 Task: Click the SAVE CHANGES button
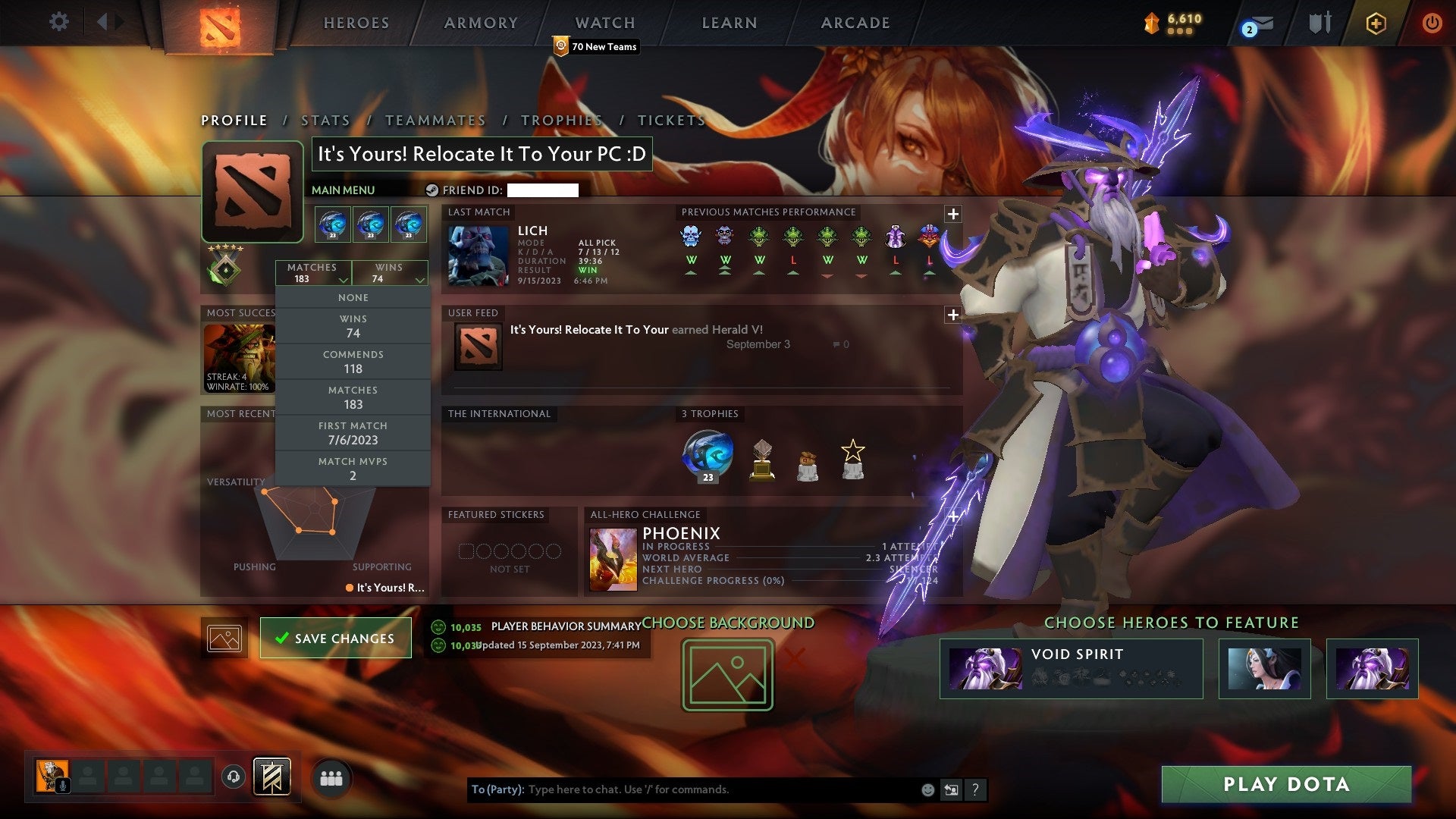pos(335,638)
